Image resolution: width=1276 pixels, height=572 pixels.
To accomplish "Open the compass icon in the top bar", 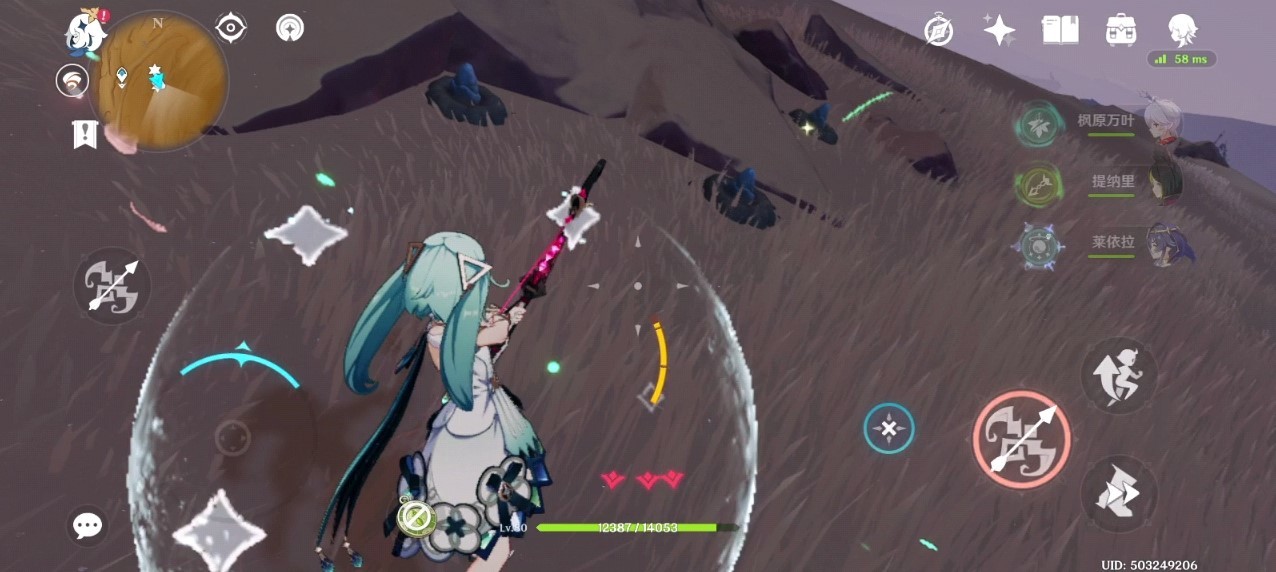I will [x=938, y=31].
